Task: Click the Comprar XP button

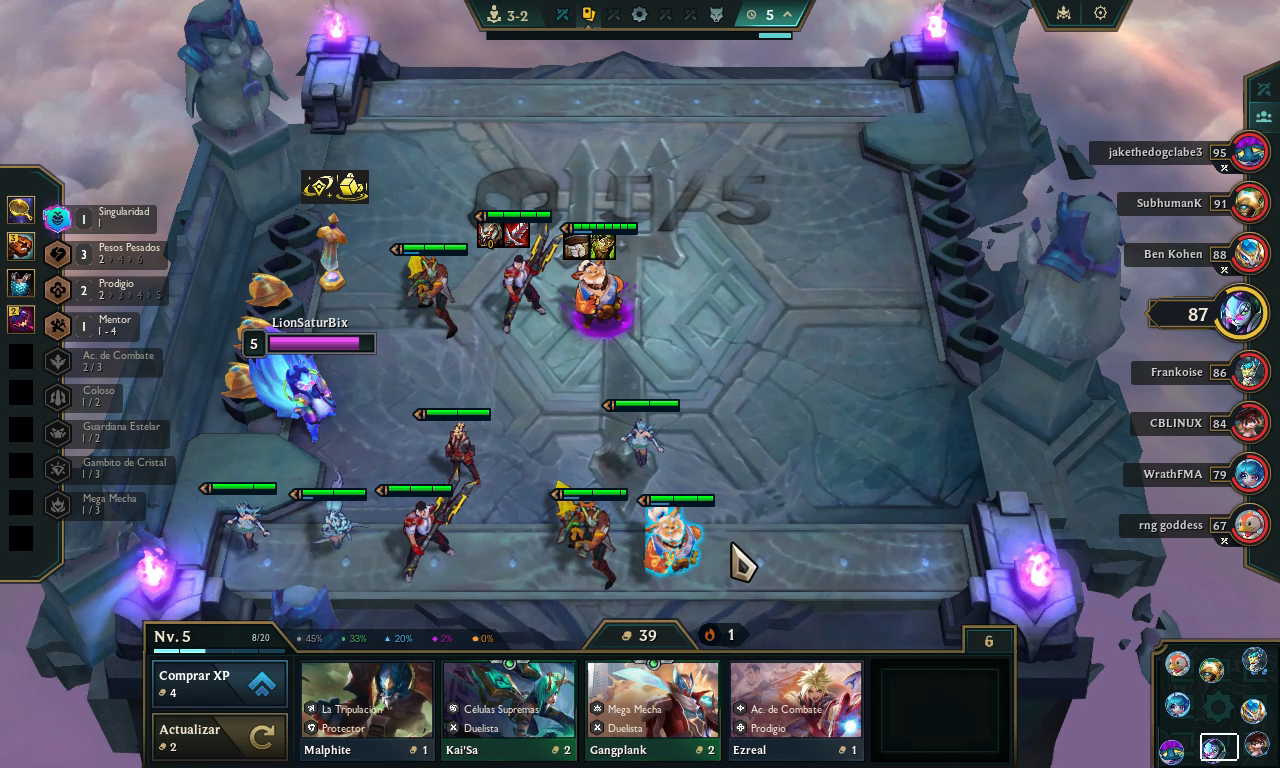Action: coord(219,684)
